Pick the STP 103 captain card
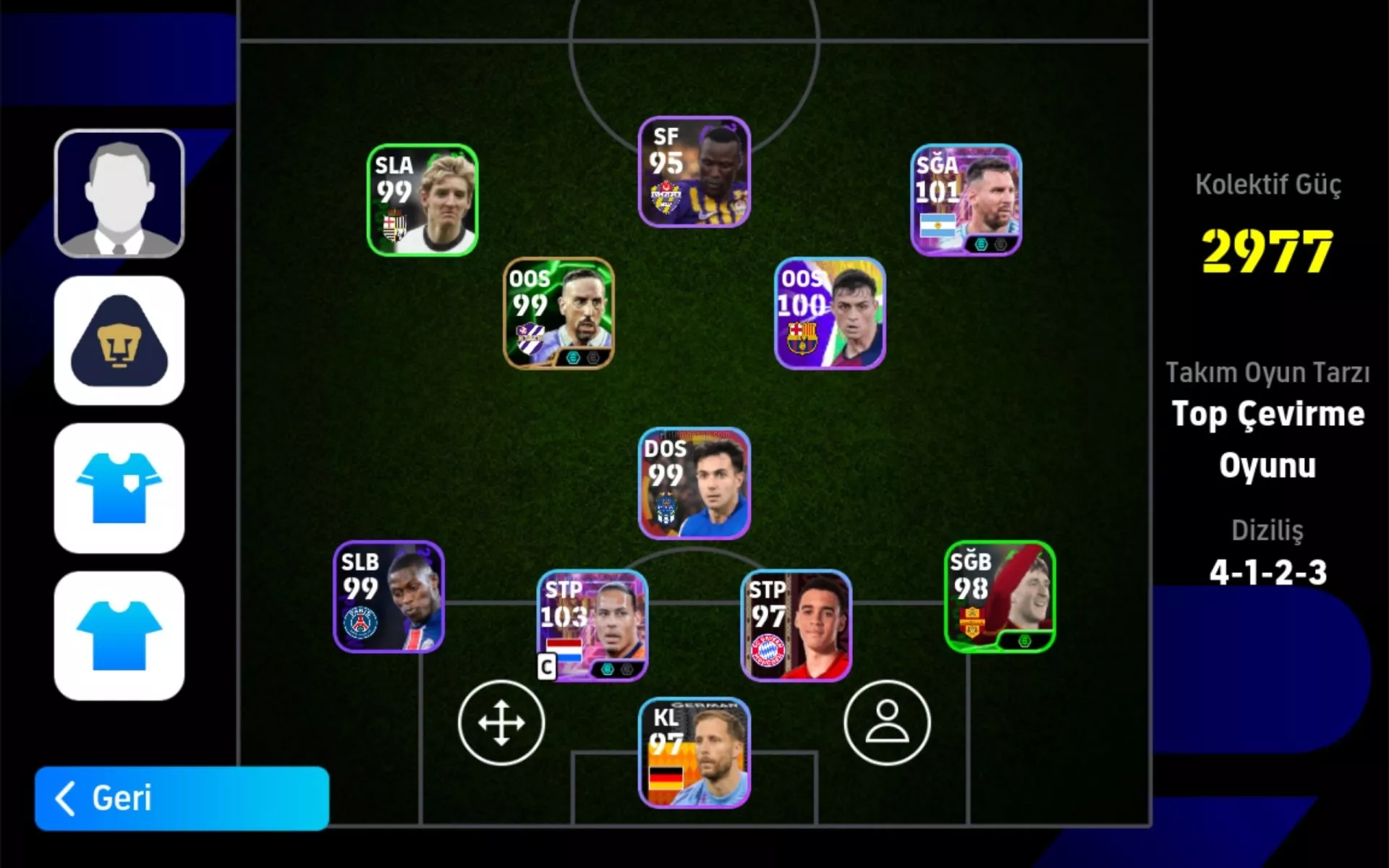This screenshot has height=868, width=1389. point(592,626)
